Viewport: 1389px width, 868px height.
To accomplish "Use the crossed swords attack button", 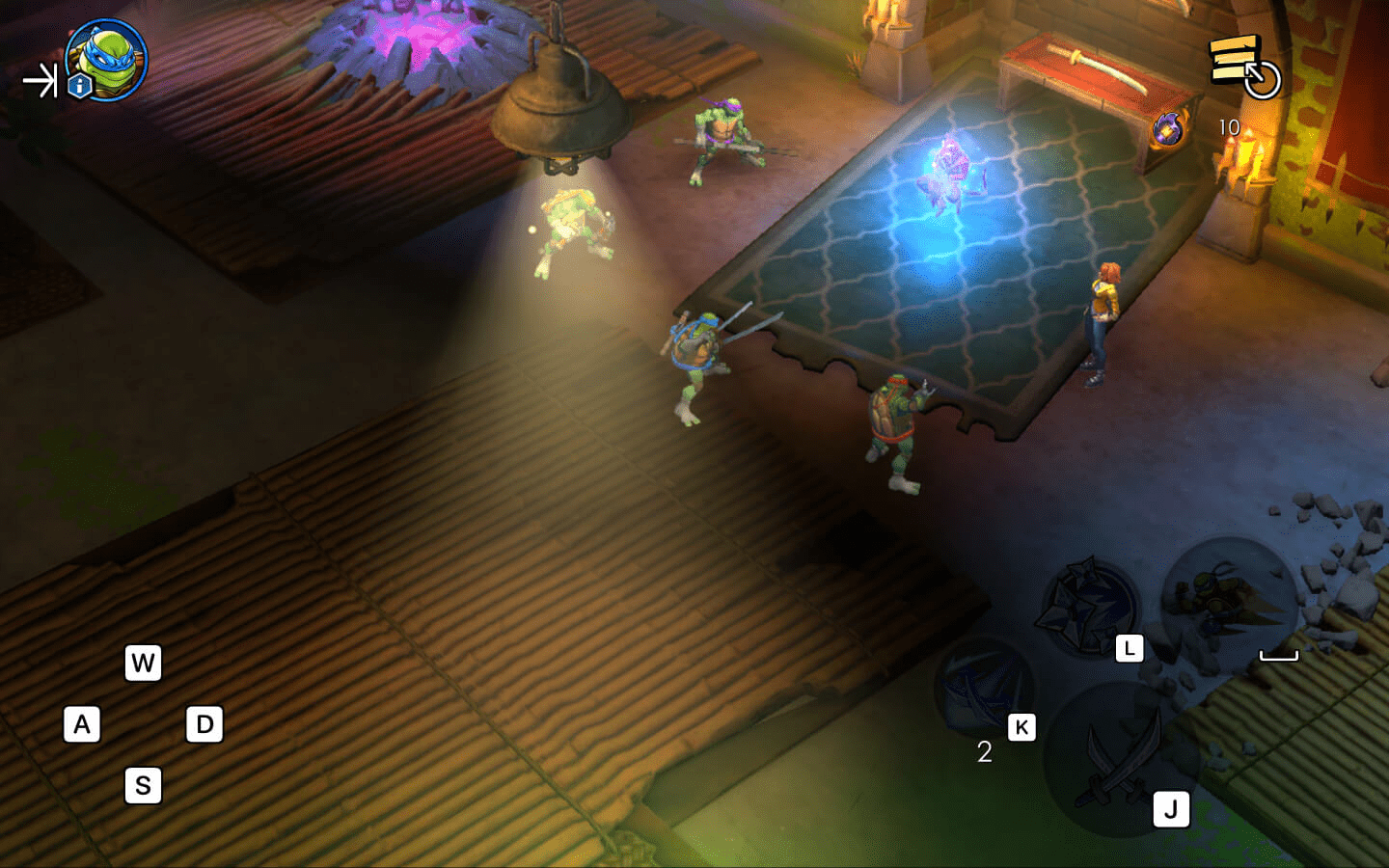I will (1121, 759).
